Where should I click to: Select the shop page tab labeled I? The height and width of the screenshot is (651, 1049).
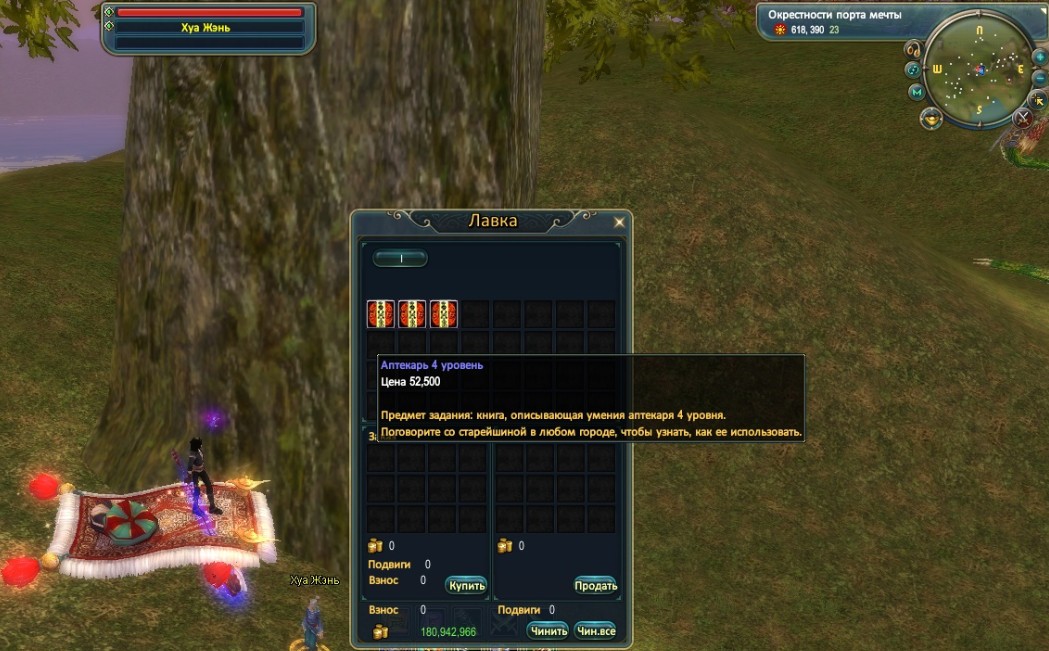click(x=400, y=258)
